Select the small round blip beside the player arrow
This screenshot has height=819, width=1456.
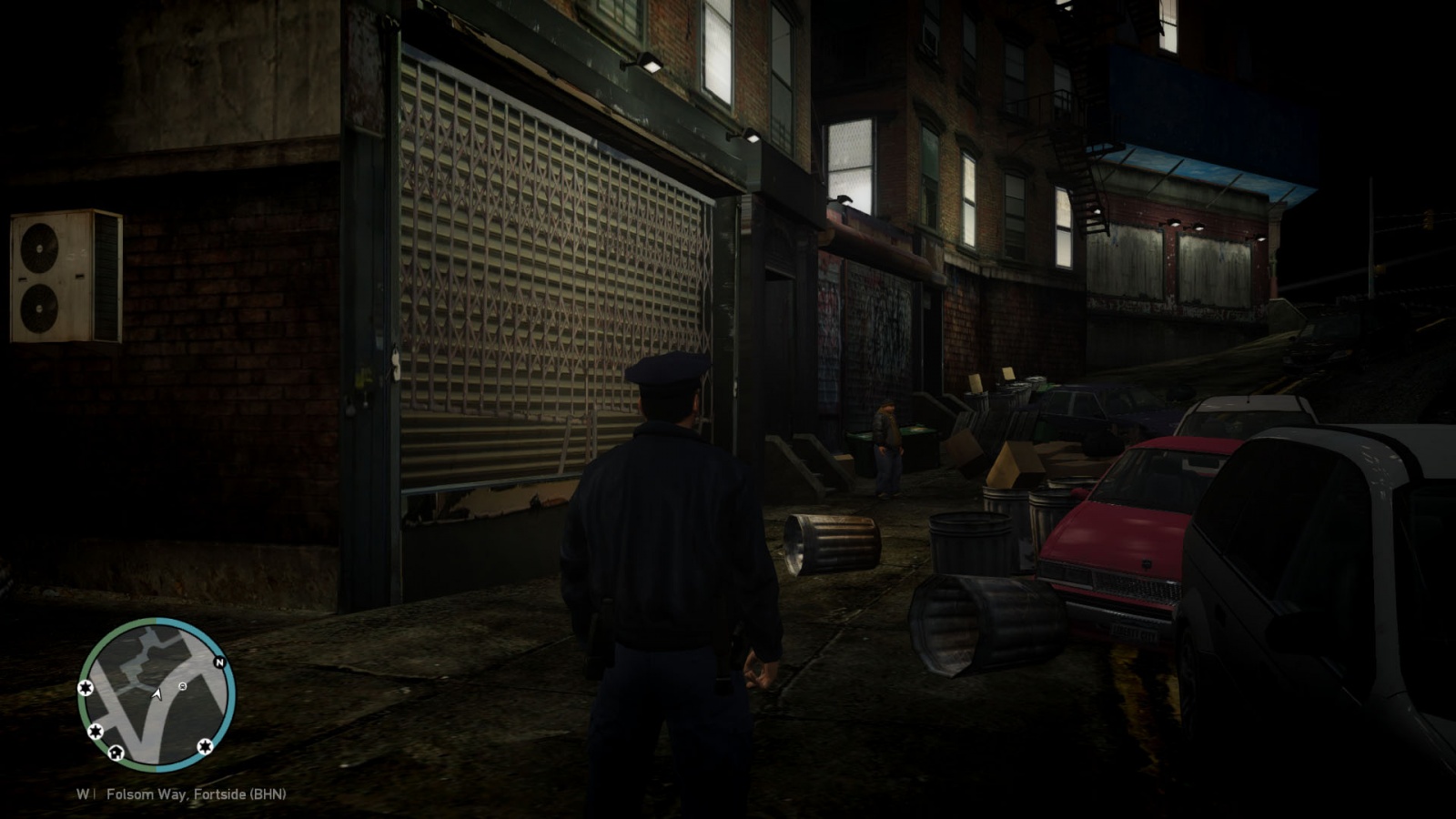coord(183,686)
